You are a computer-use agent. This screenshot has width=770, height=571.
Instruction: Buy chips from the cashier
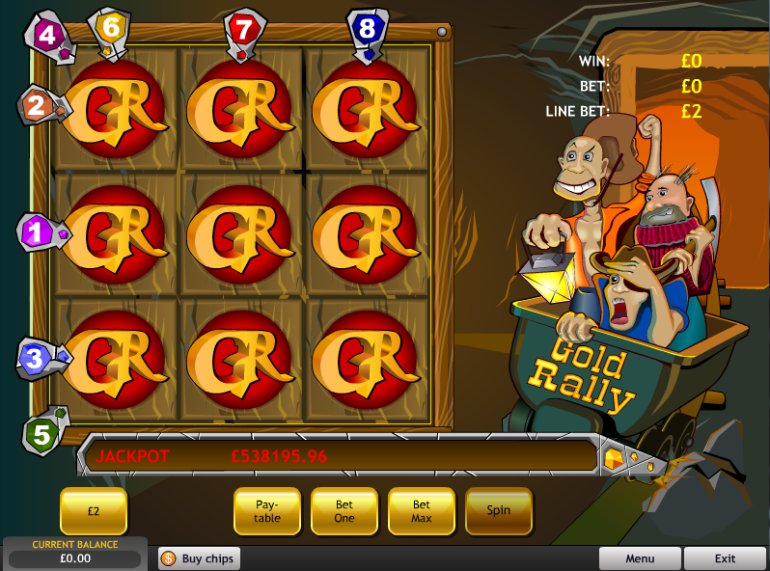click(x=199, y=558)
